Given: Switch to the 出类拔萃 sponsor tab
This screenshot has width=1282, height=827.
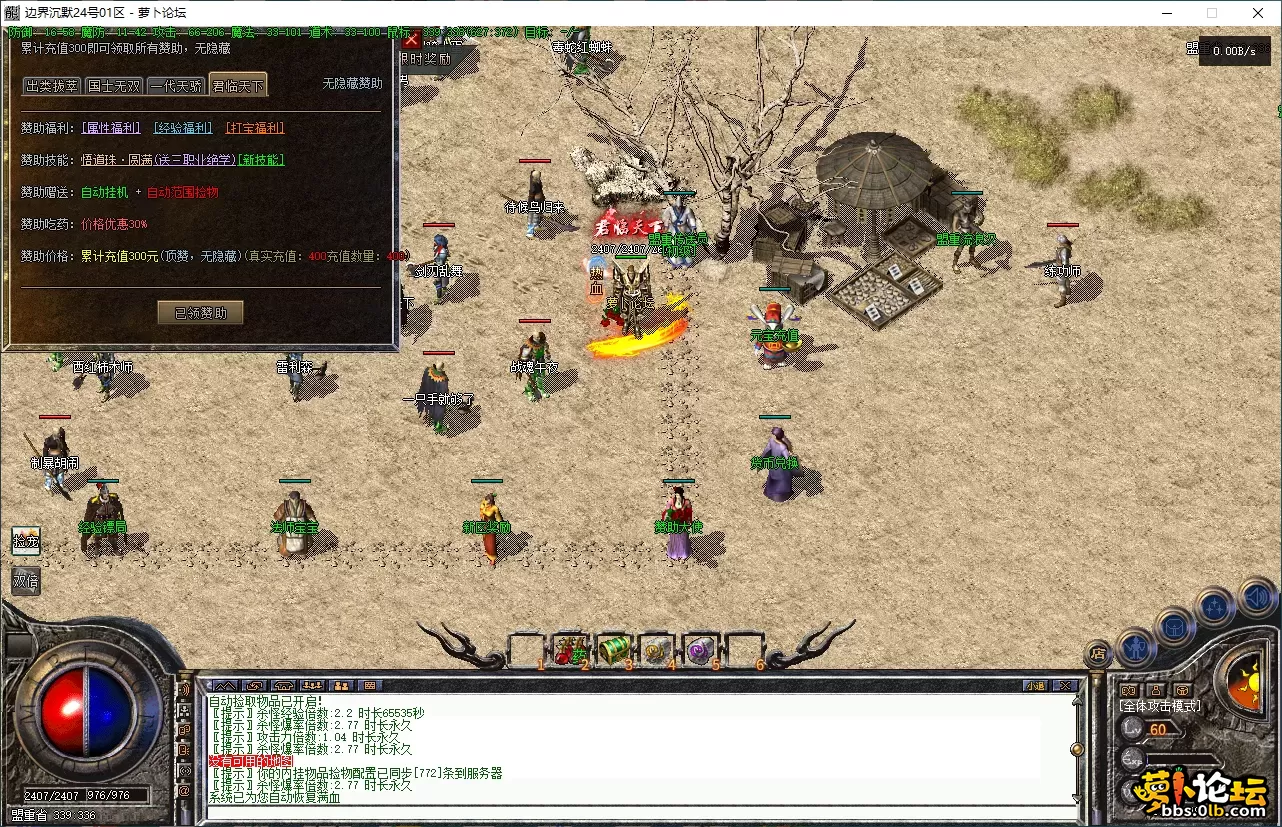Looking at the screenshot, I should click(52, 86).
